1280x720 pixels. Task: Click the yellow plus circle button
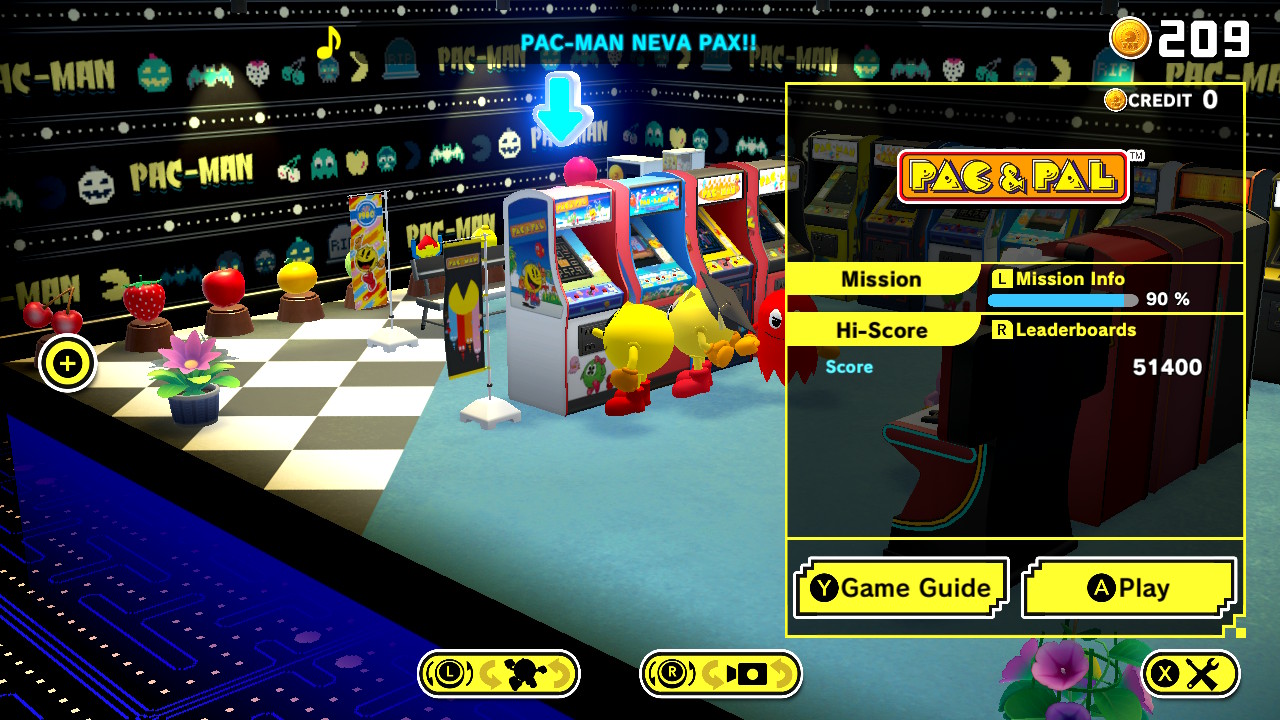pyautogui.click(x=67, y=364)
